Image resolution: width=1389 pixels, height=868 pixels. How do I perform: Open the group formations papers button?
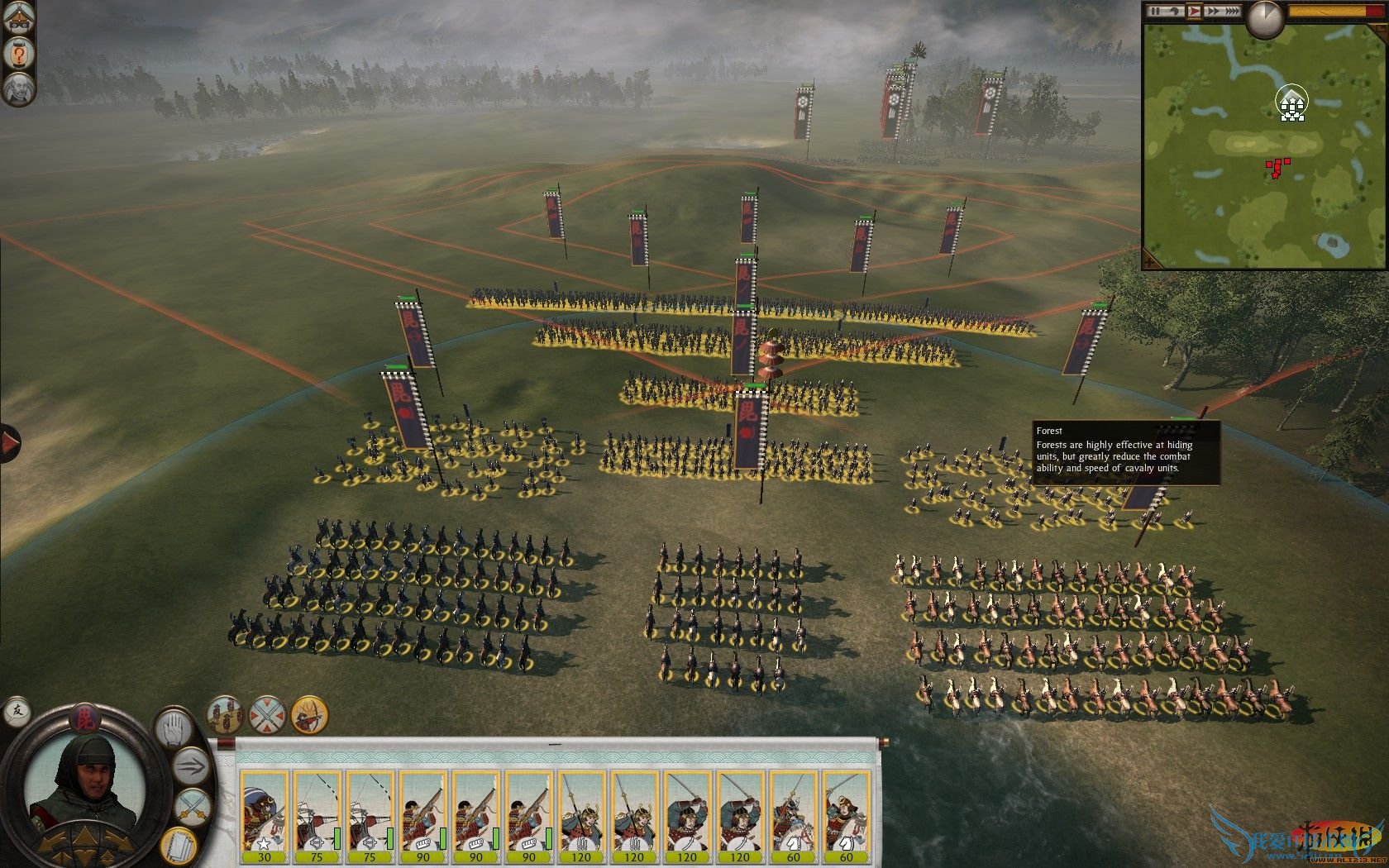tap(178, 844)
